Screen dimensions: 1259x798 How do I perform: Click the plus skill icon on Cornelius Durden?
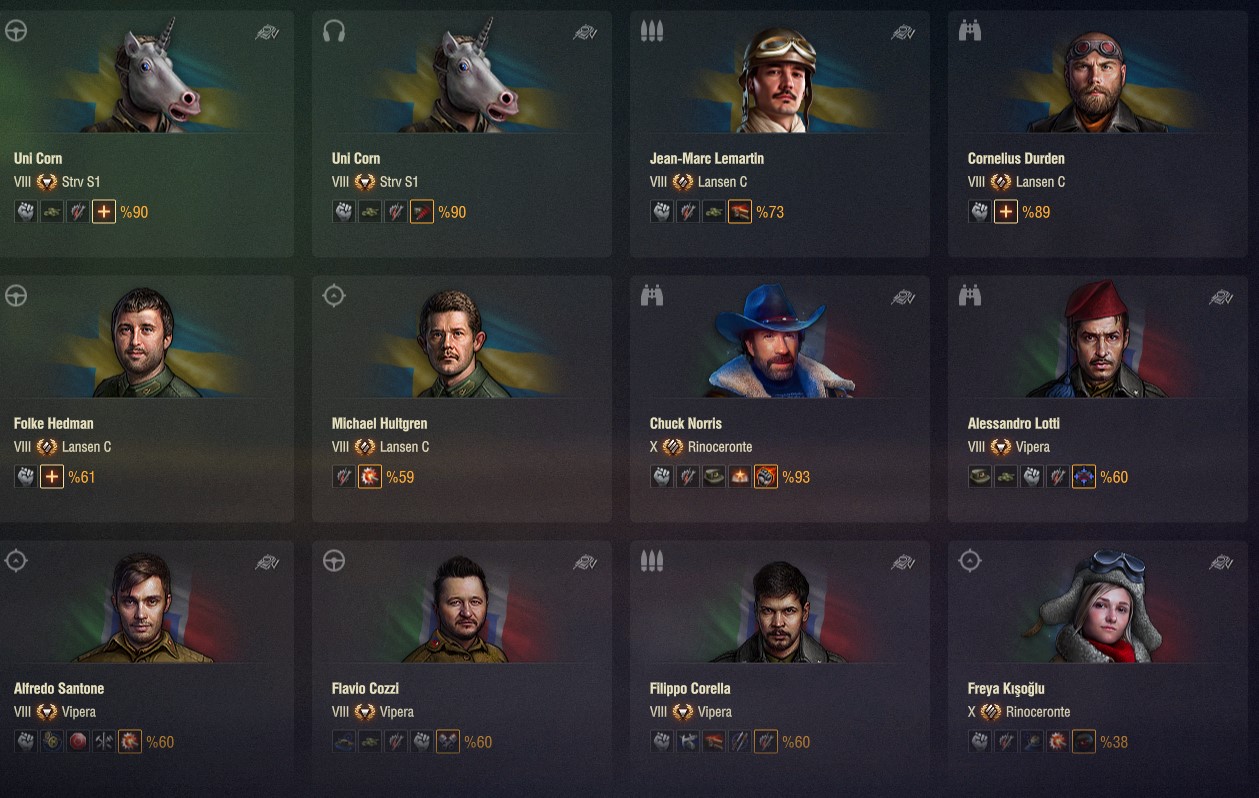(1006, 212)
